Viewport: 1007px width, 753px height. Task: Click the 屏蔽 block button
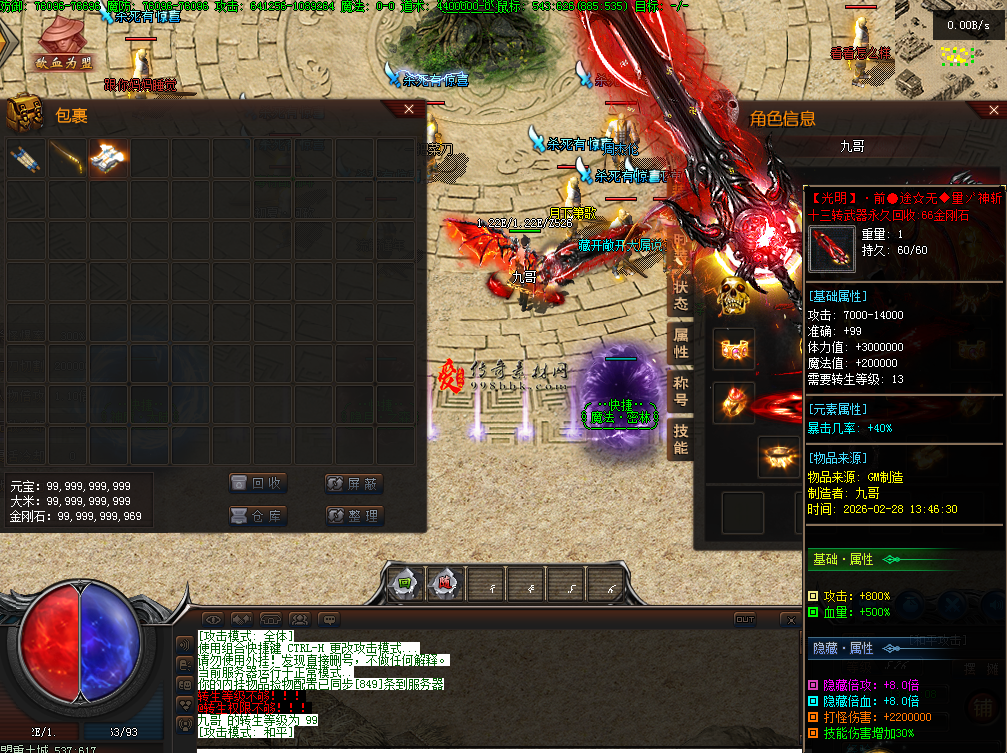point(354,484)
